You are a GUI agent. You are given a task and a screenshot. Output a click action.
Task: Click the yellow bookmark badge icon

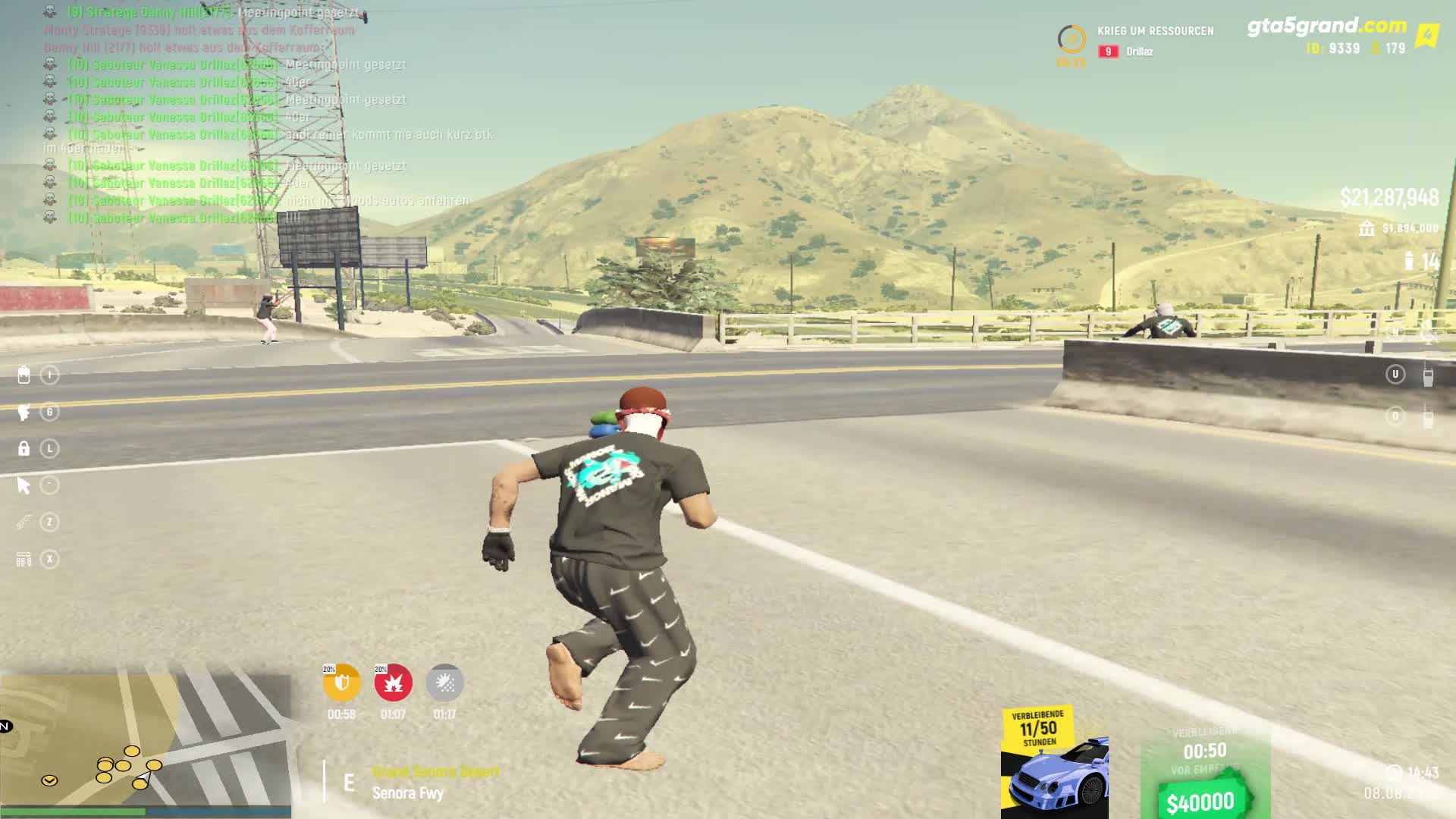[1428, 36]
